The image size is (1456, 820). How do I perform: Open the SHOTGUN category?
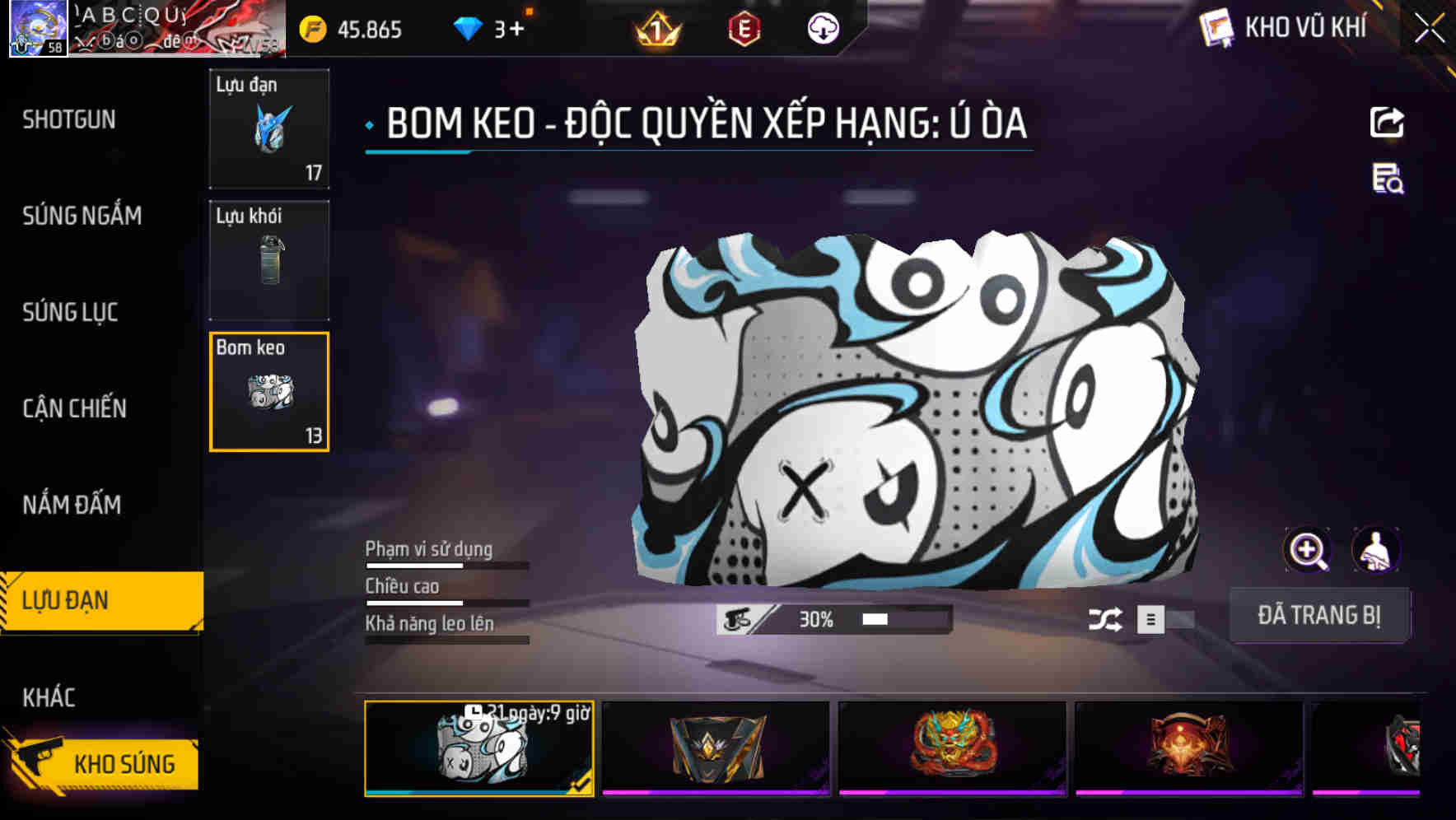coord(68,119)
